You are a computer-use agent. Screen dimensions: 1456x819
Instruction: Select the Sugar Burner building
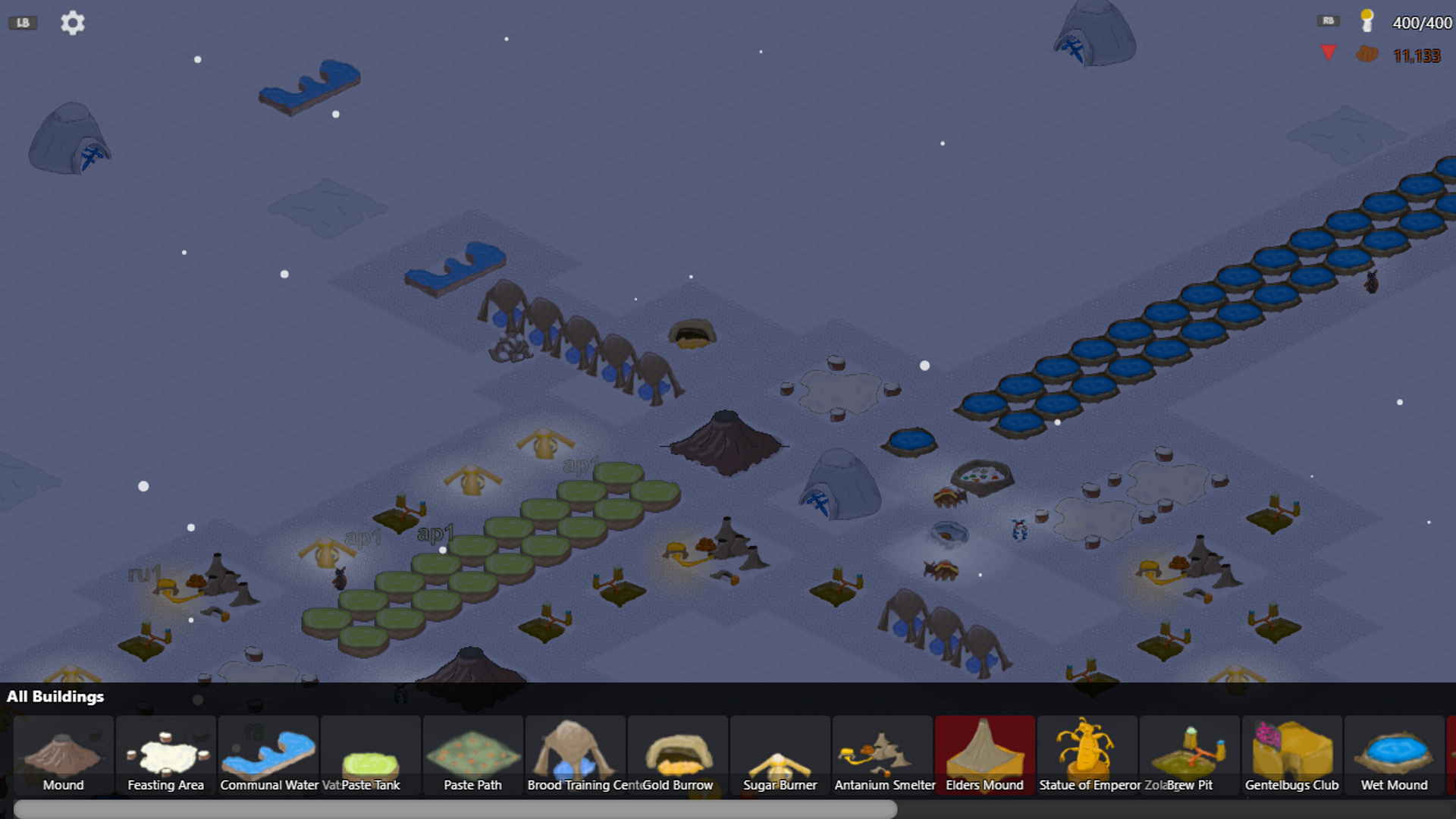780,756
